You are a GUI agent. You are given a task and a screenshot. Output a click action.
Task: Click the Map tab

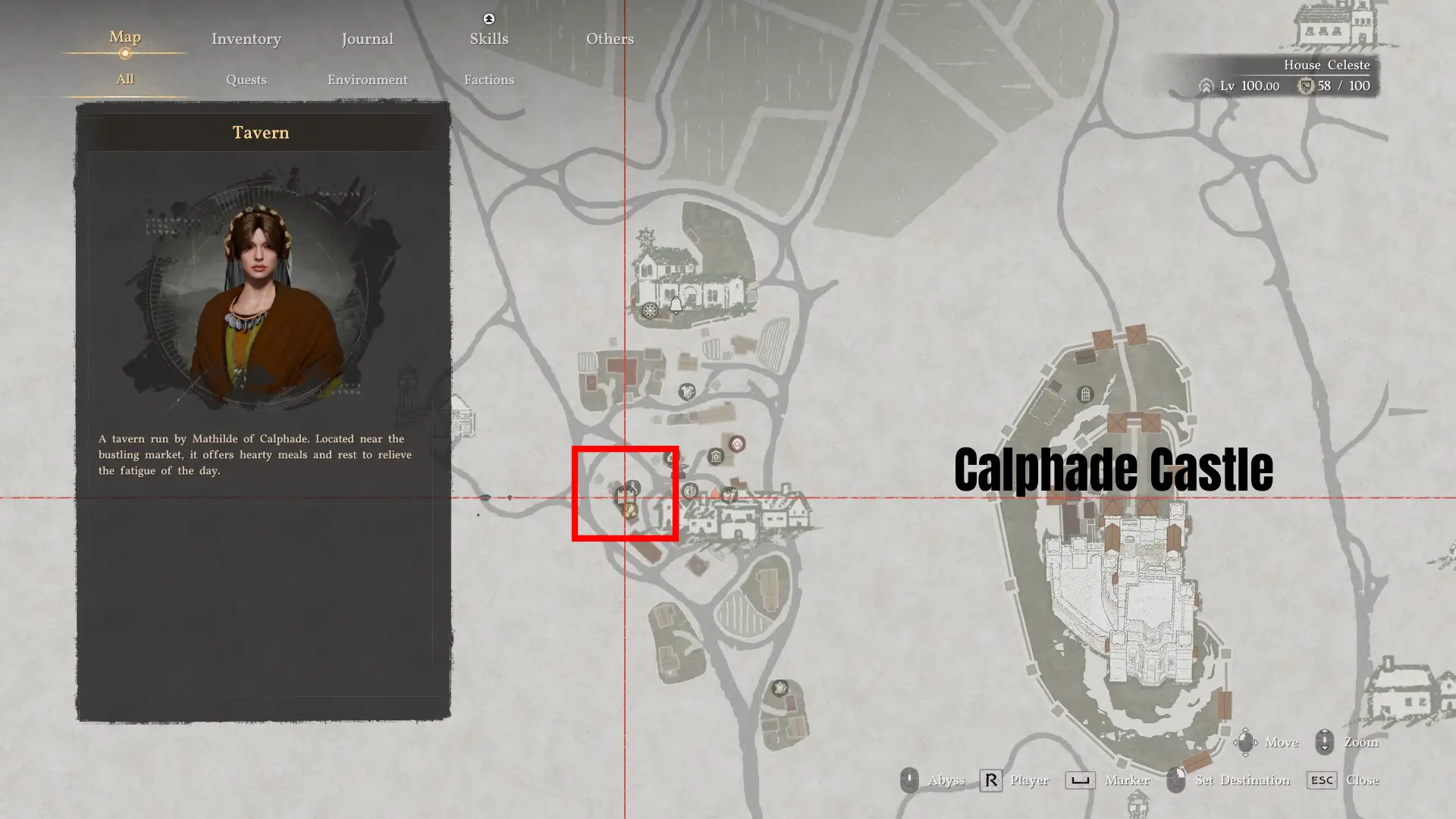pyautogui.click(x=125, y=37)
